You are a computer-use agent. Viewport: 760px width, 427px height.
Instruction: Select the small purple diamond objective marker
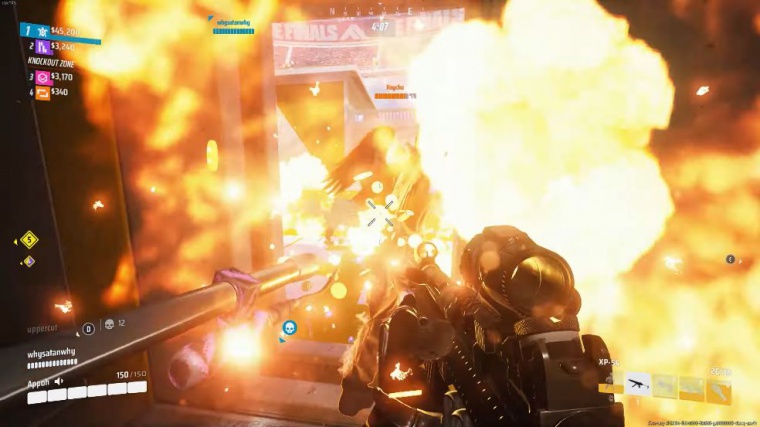click(29, 261)
